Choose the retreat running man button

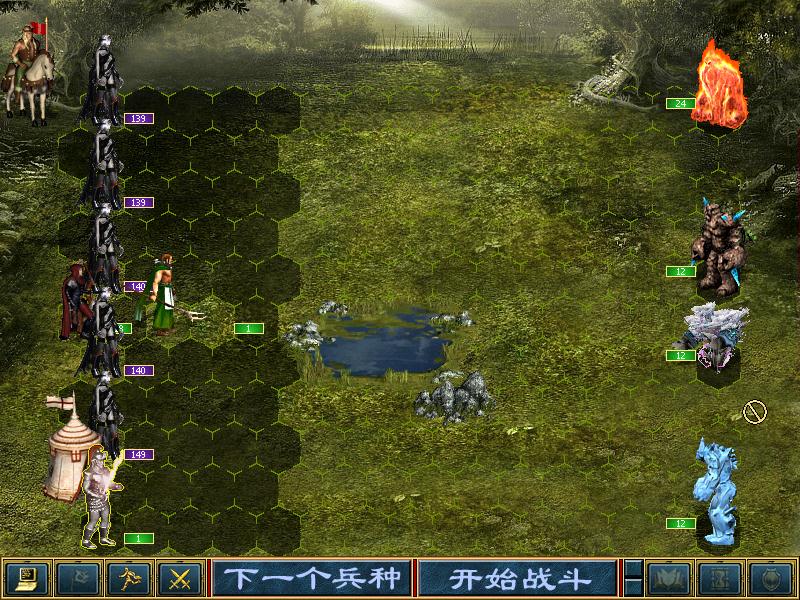tap(129, 578)
